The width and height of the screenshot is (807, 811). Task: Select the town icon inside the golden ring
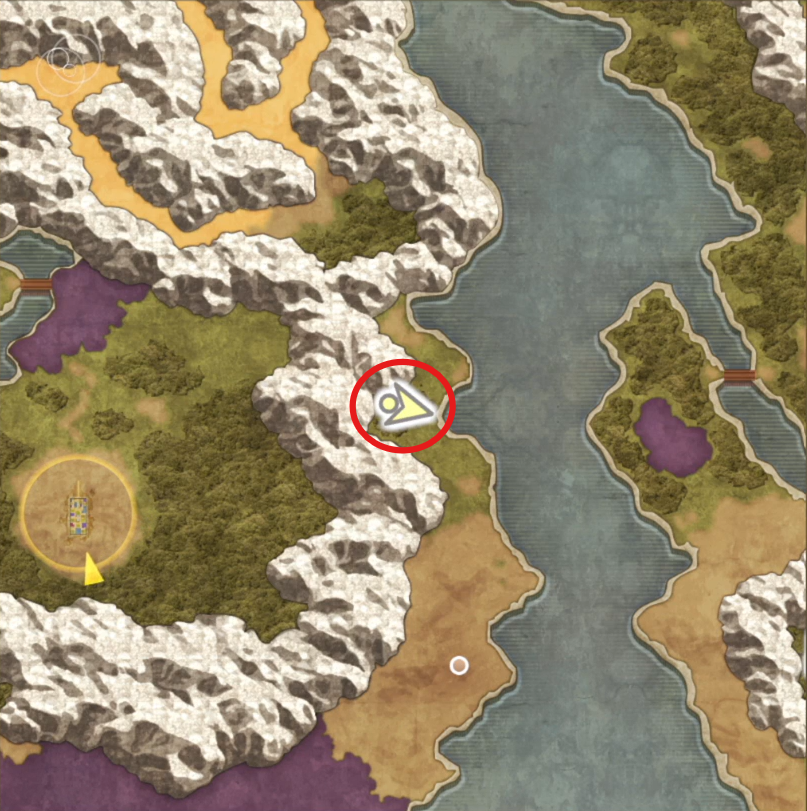[x=77, y=514]
